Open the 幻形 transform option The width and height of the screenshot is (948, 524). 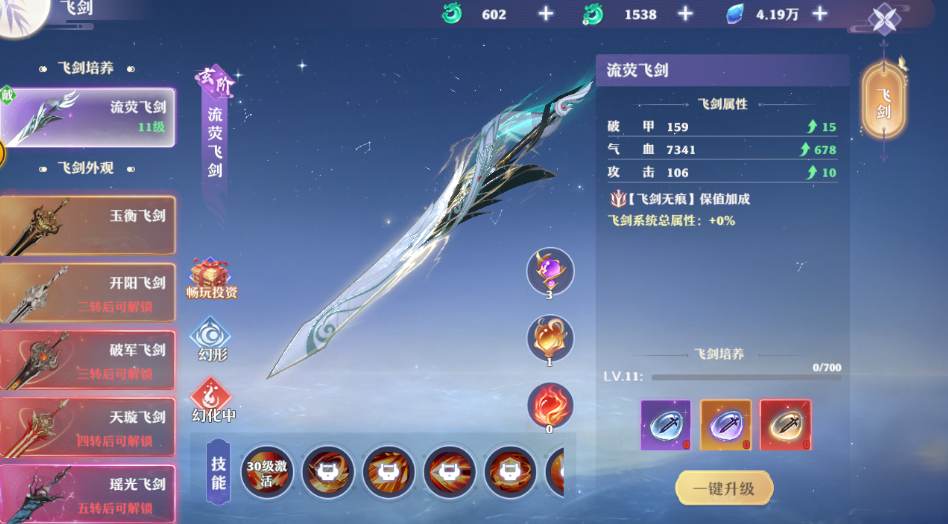tap(211, 338)
